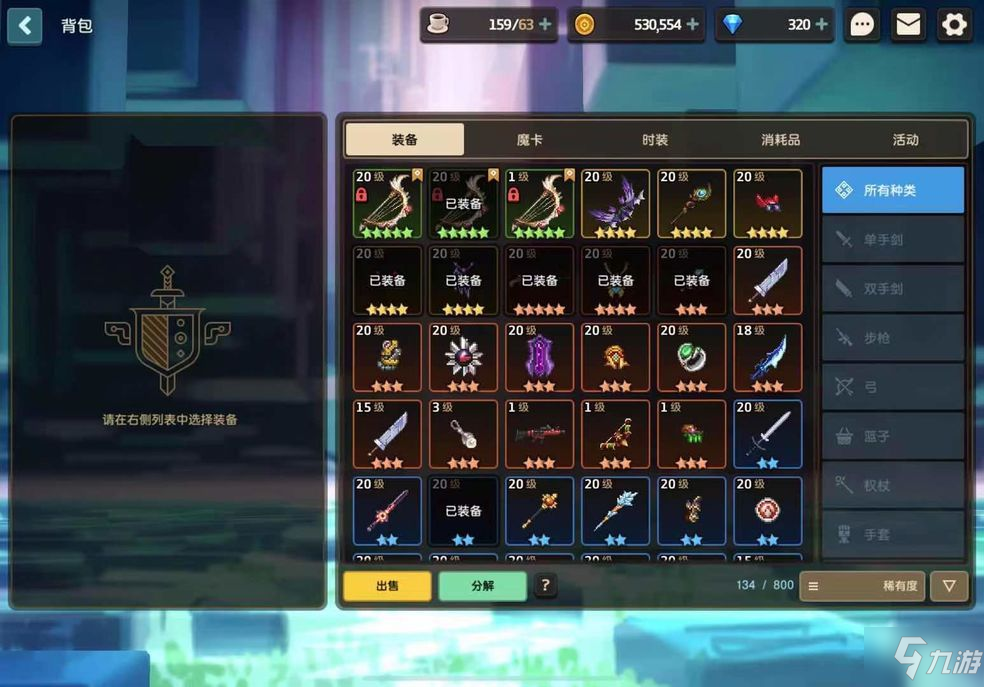984x687 pixels.
Task: Open the 稀有度 sort dropdown
Action: 863,586
